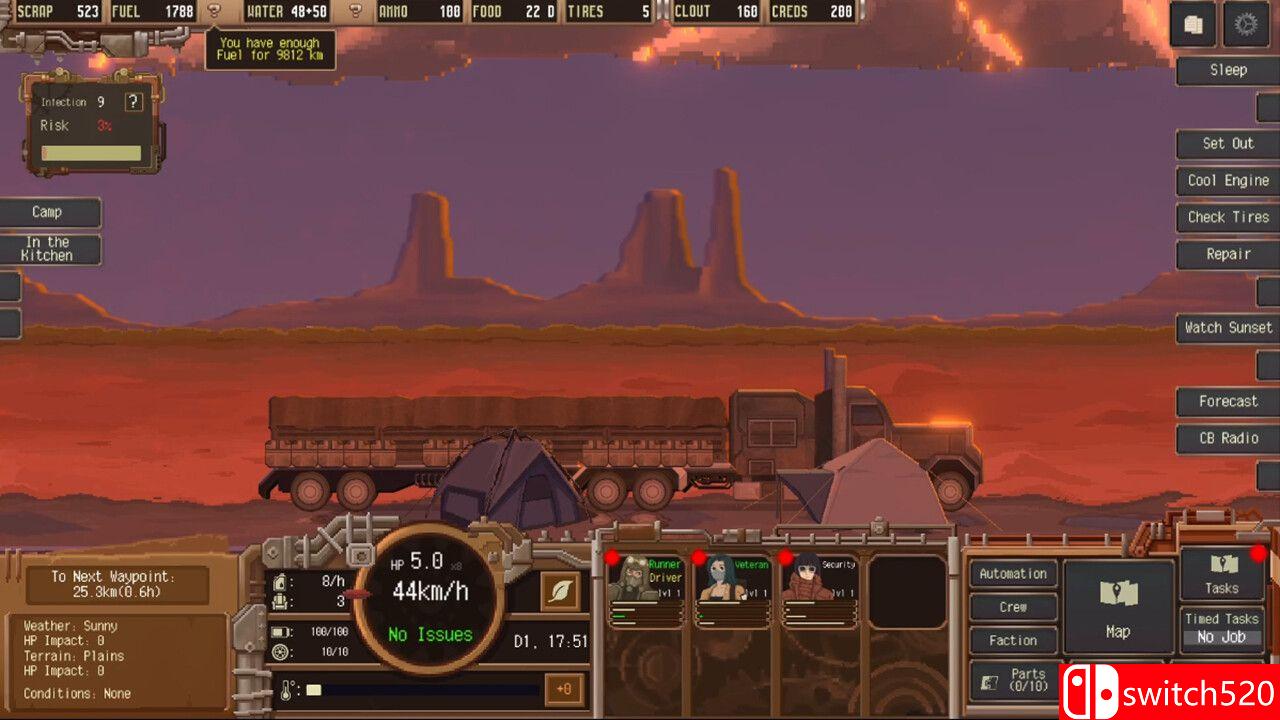This screenshot has width=1280, height=720.
Task: Click the Infection question mark help icon
Action: 133,101
